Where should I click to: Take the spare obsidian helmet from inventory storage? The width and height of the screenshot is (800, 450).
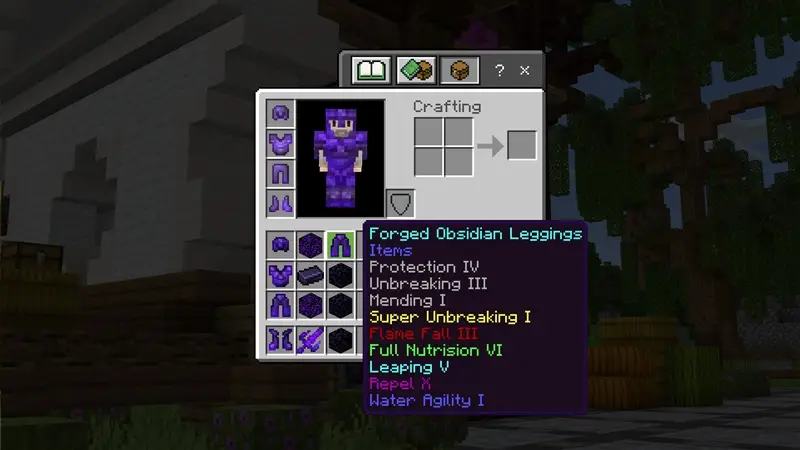pos(280,245)
